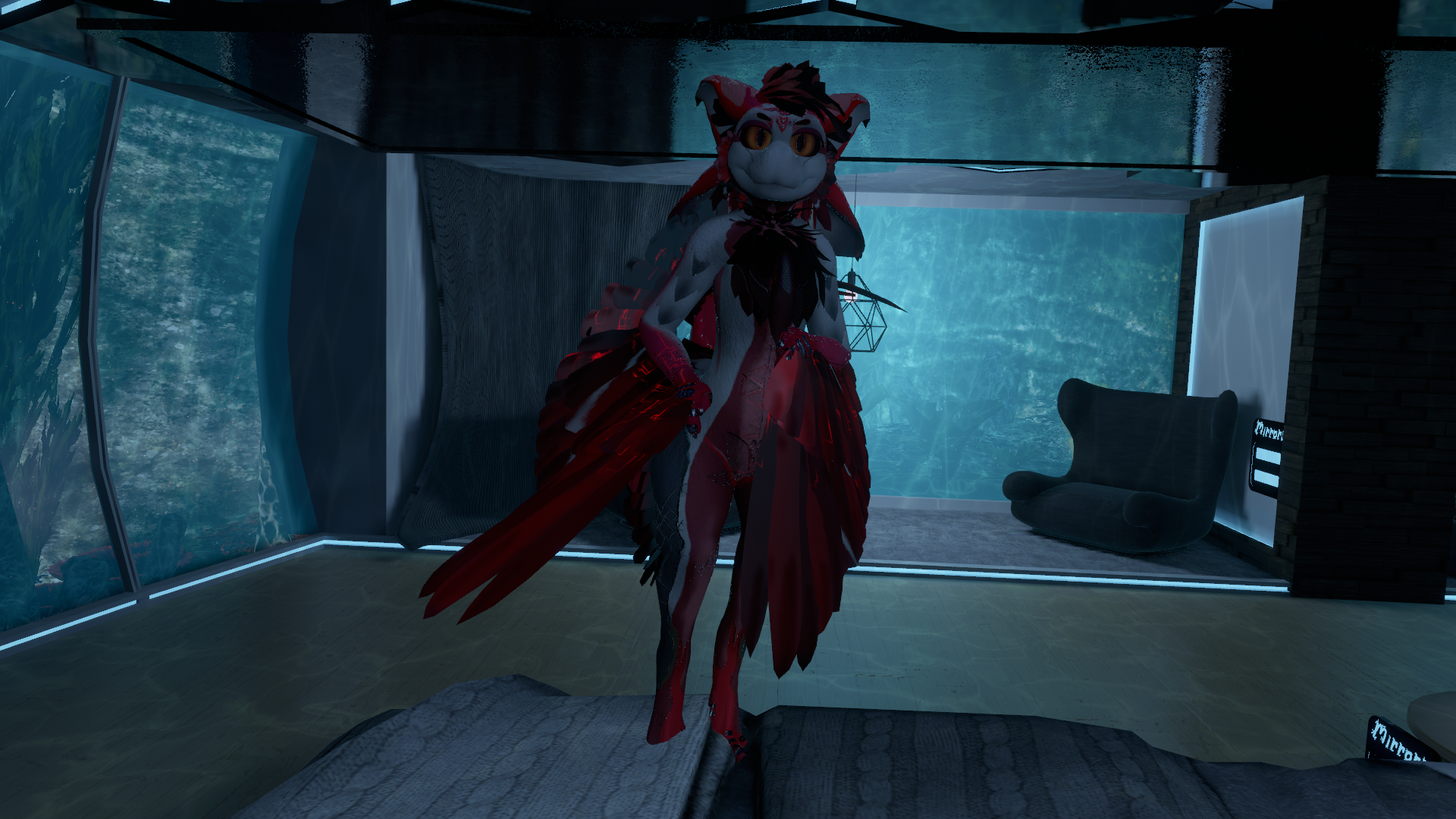Toggle the upper button on the wall Mirror panel

coord(1269,457)
